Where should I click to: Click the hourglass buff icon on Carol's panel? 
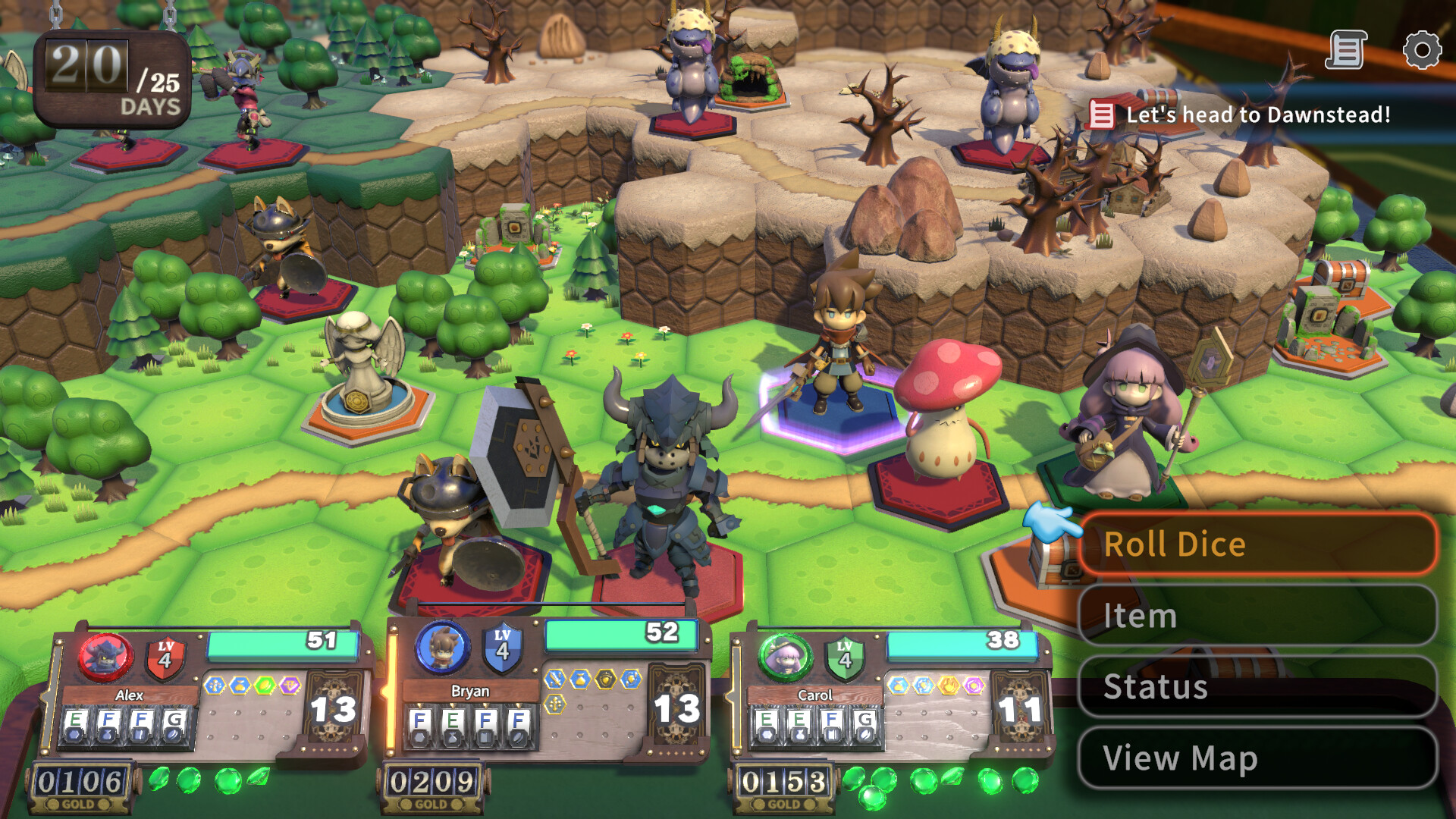pyautogui.click(x=899, y=685)
